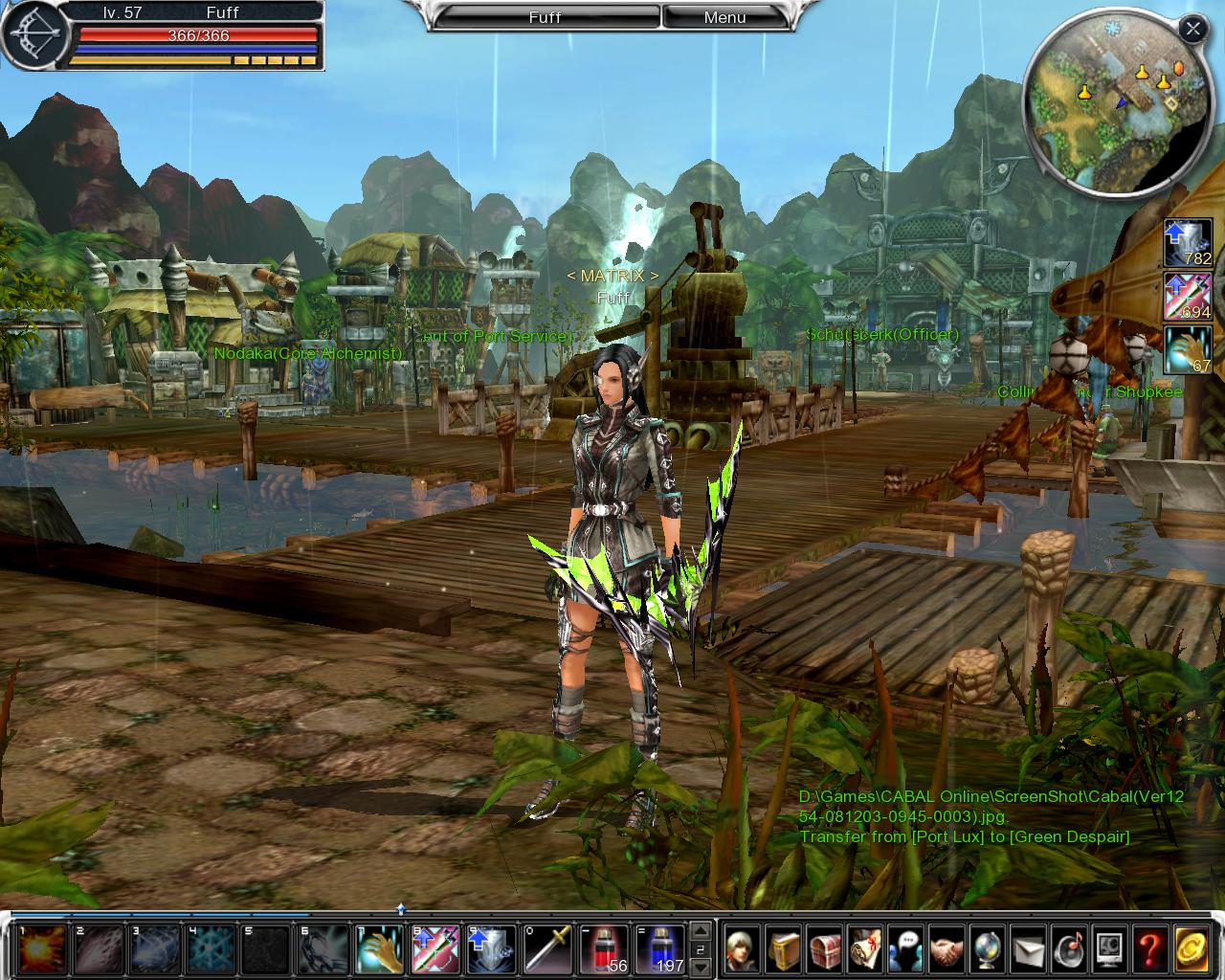Close the minimap with the X button
The image size is (1225, 980).
(1192, 29)
